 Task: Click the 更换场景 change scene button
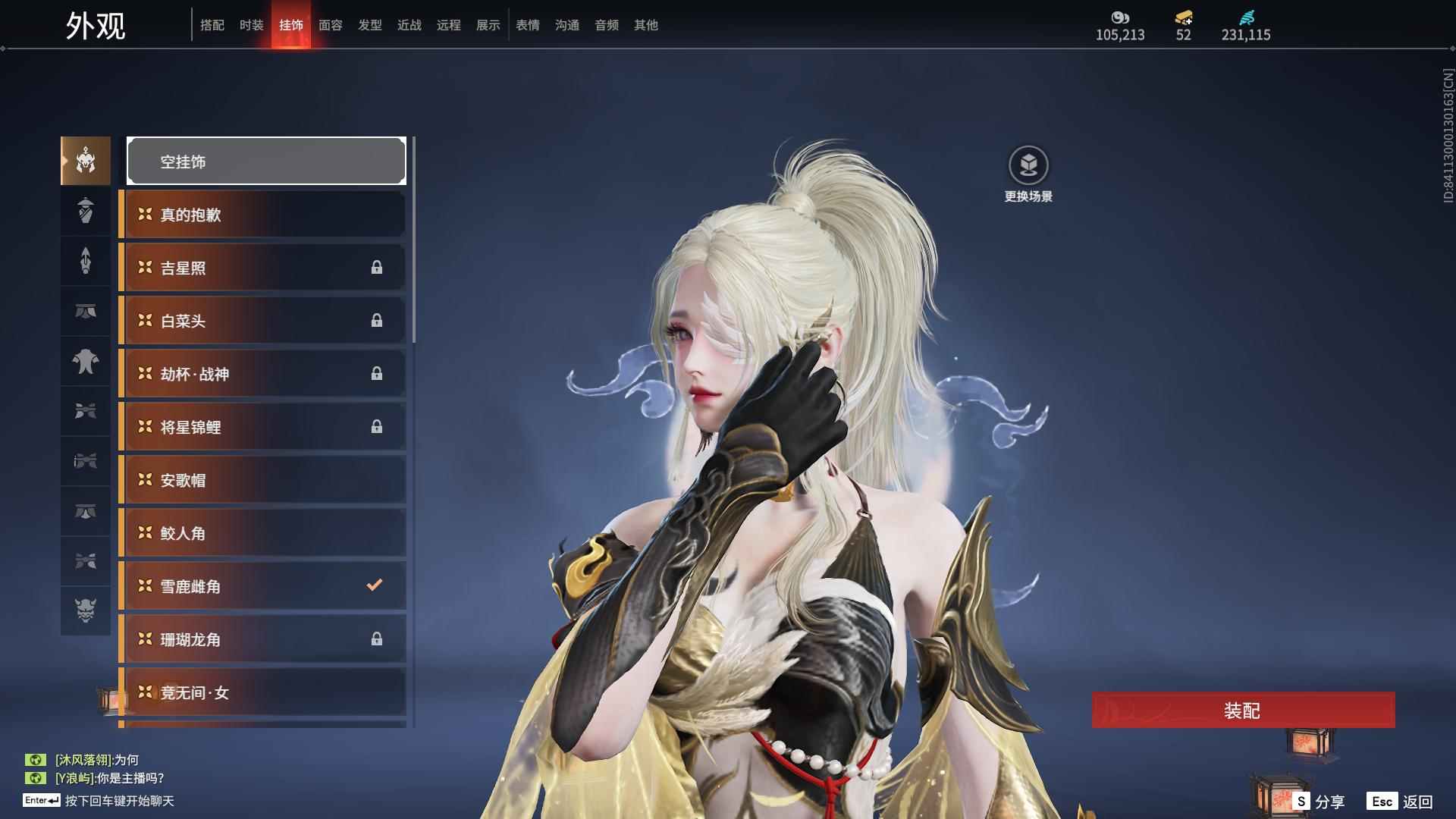(1028, 174)
